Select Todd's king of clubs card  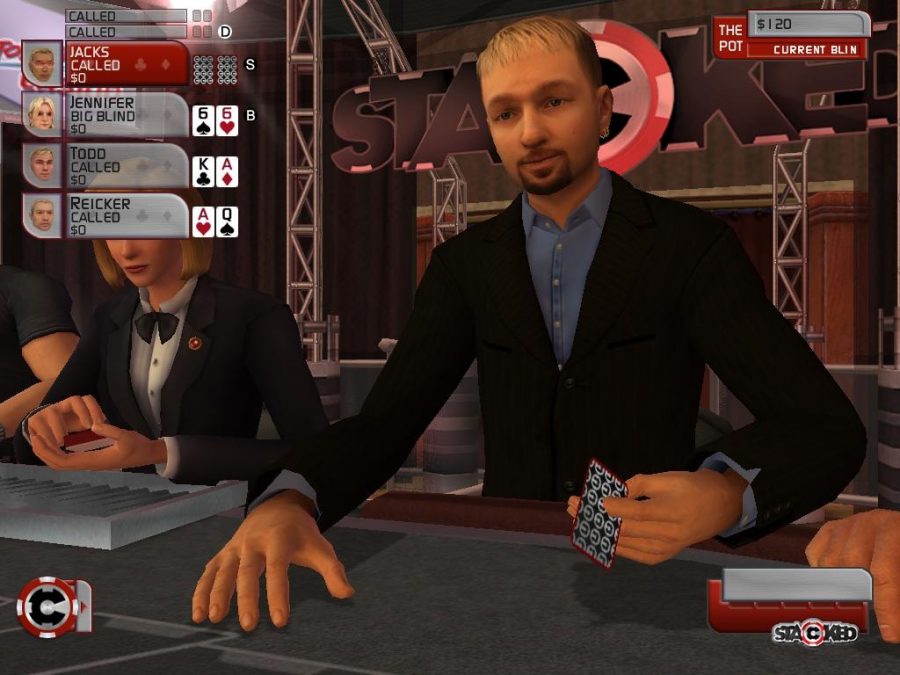(202, 171)
